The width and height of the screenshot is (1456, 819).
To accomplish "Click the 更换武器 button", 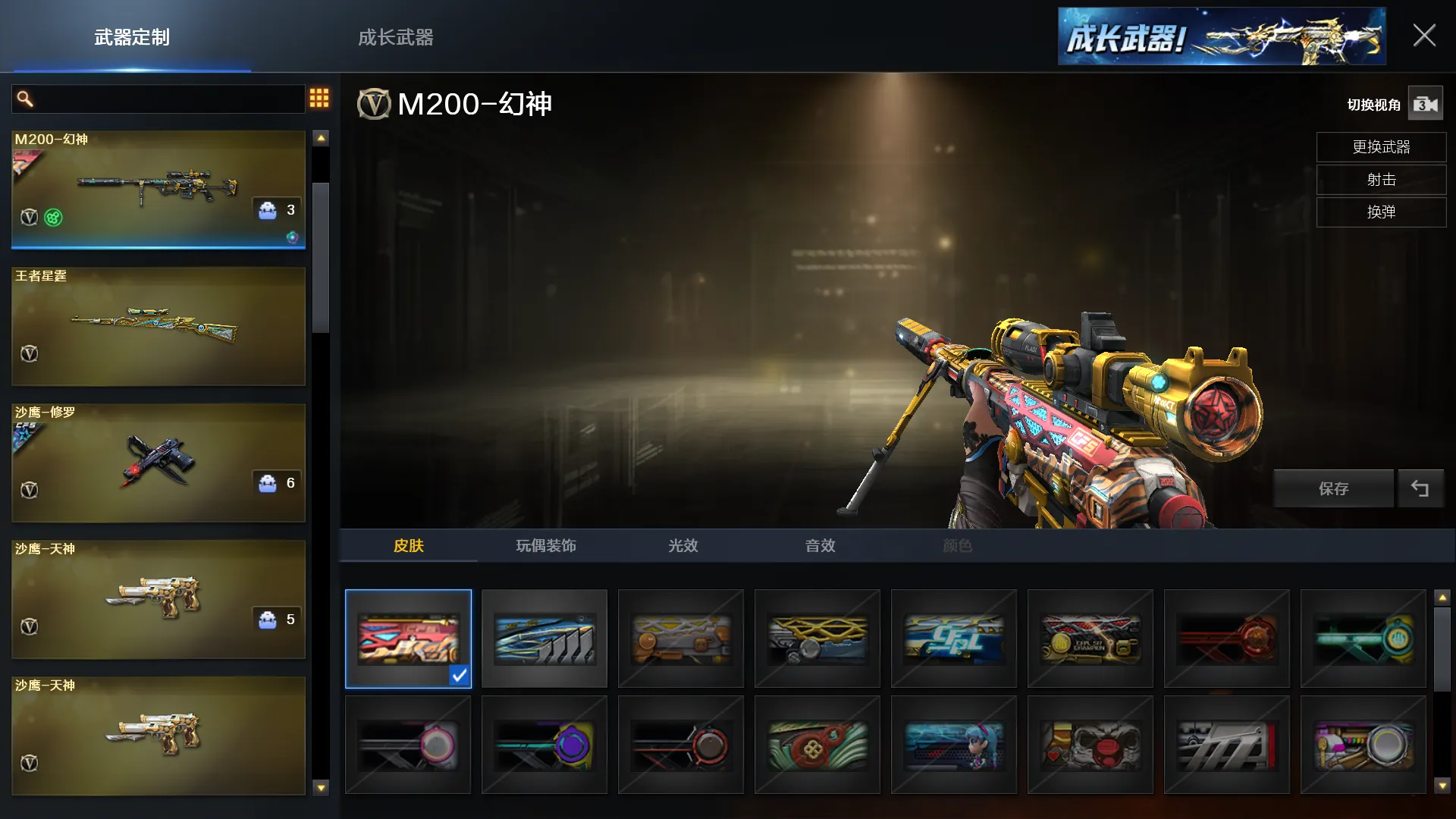I will pos(1381,147).
